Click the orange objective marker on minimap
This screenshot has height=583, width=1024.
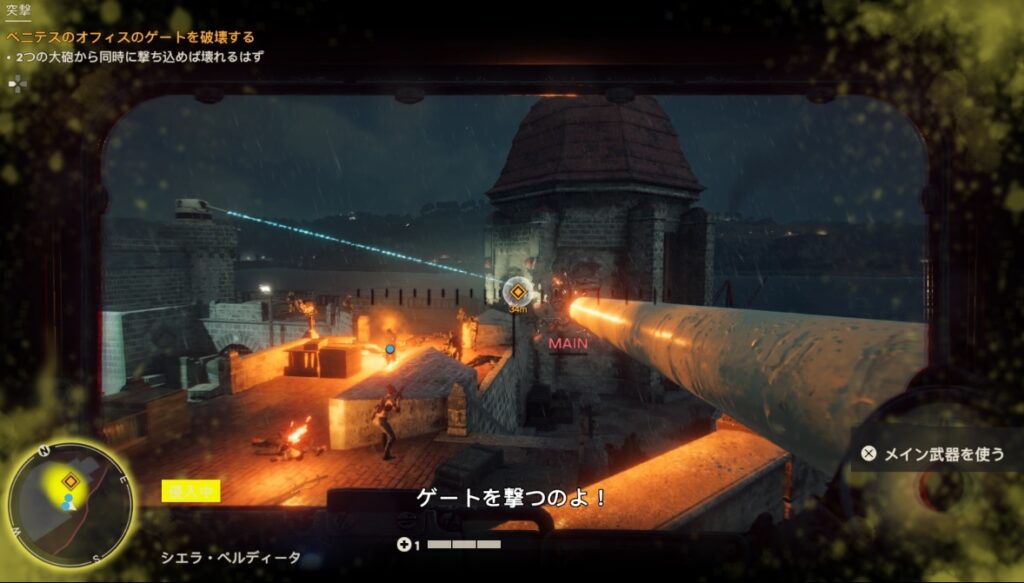pos(70,482)
